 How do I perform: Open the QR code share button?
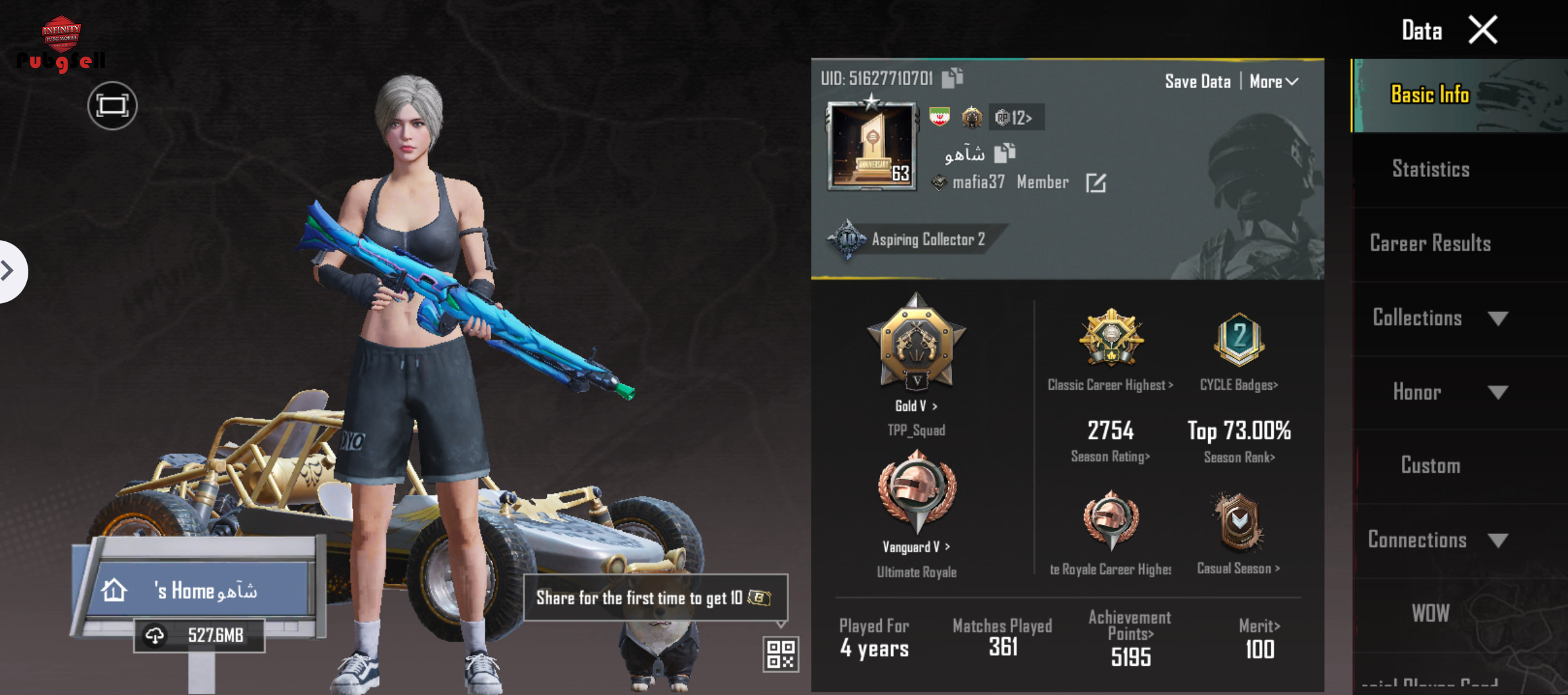(x=781, y=654)
